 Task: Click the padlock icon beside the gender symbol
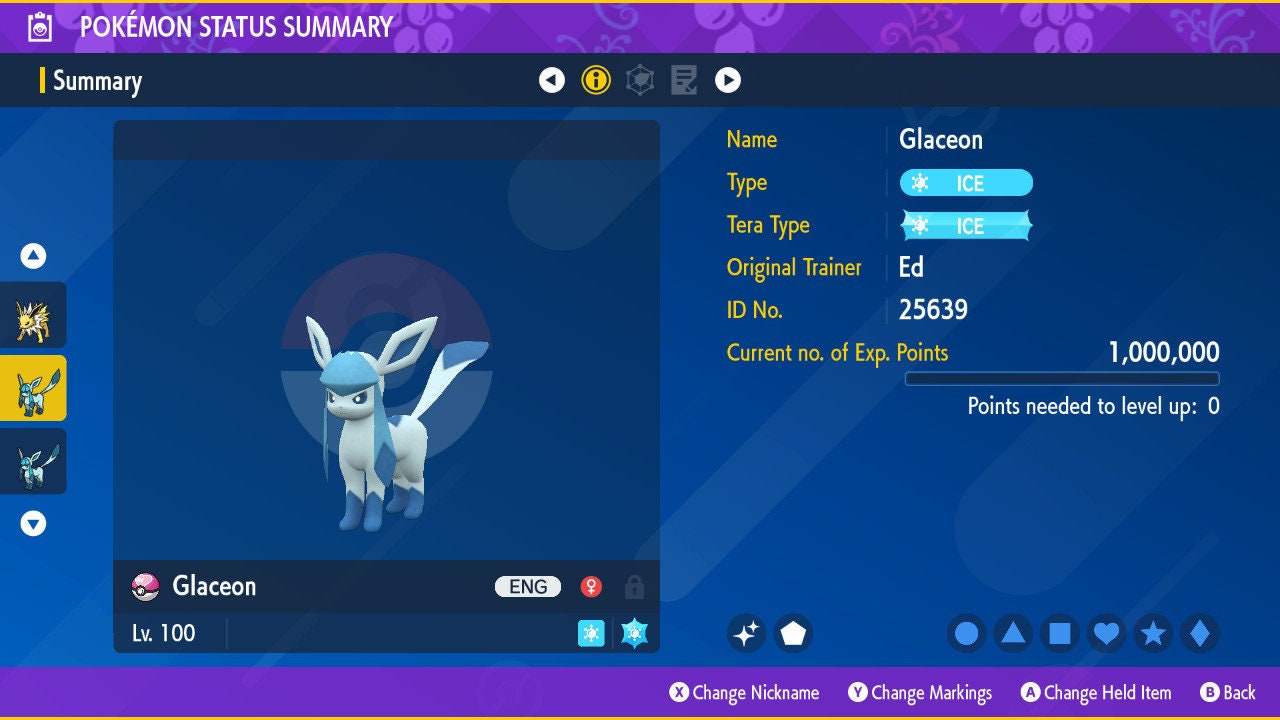point(634,587)
